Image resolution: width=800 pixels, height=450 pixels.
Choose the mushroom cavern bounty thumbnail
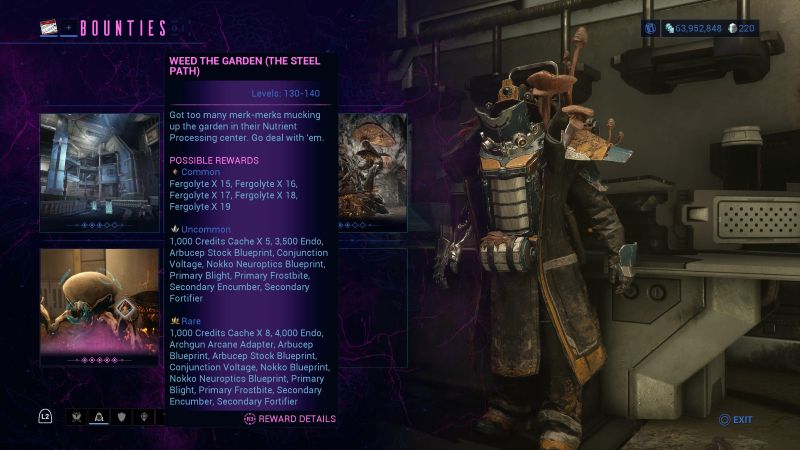coord(372,173)
